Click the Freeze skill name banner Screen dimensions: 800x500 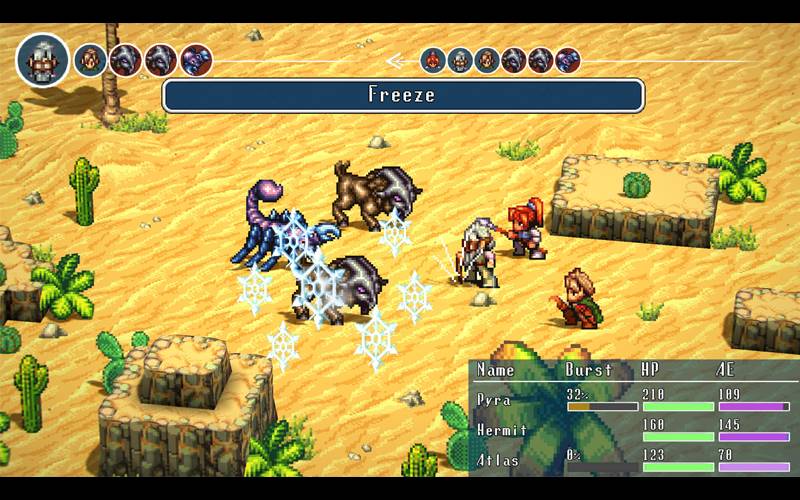click(x=402, y=96)
